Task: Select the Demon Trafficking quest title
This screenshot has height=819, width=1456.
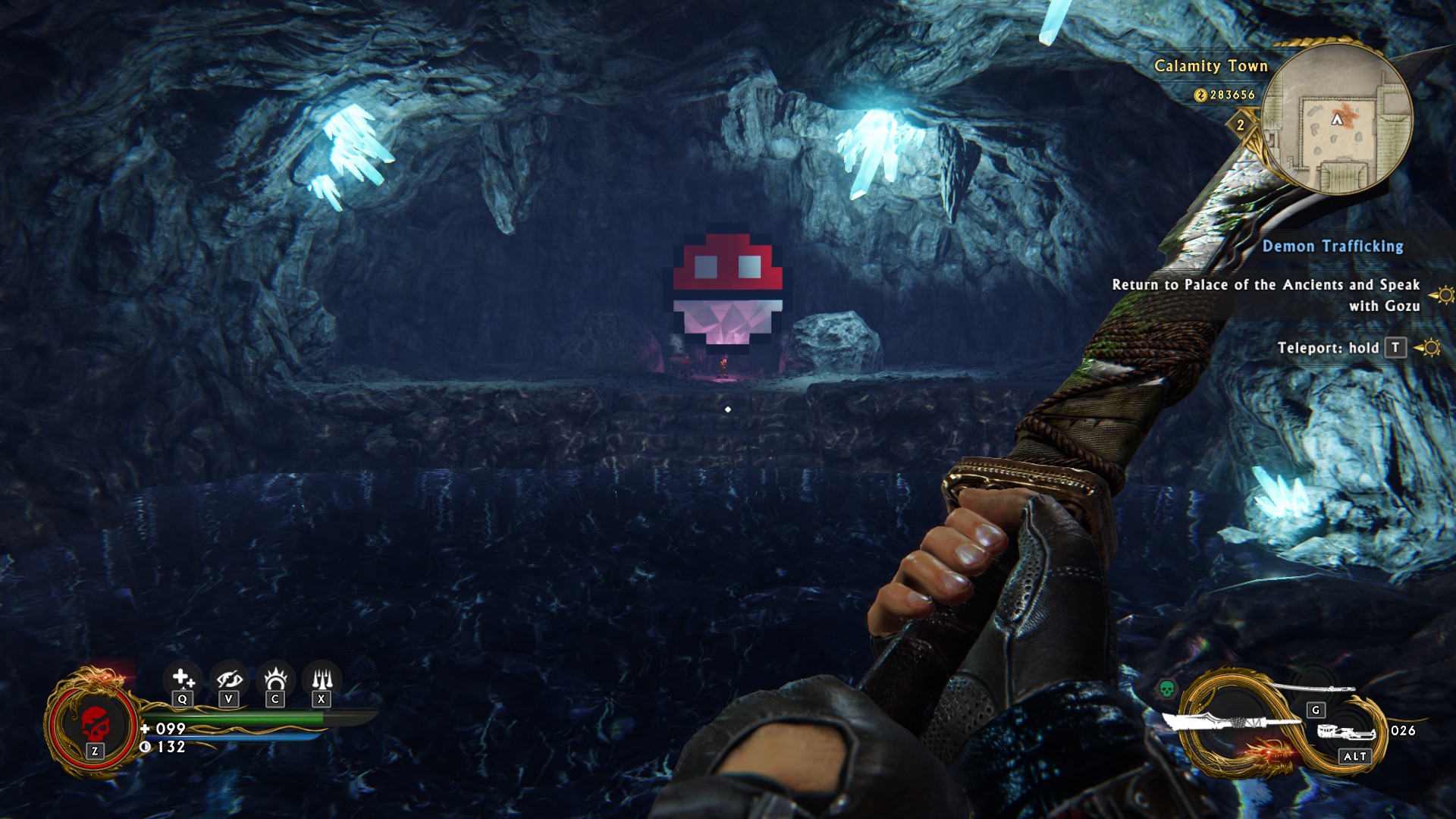Action: 1332,246
